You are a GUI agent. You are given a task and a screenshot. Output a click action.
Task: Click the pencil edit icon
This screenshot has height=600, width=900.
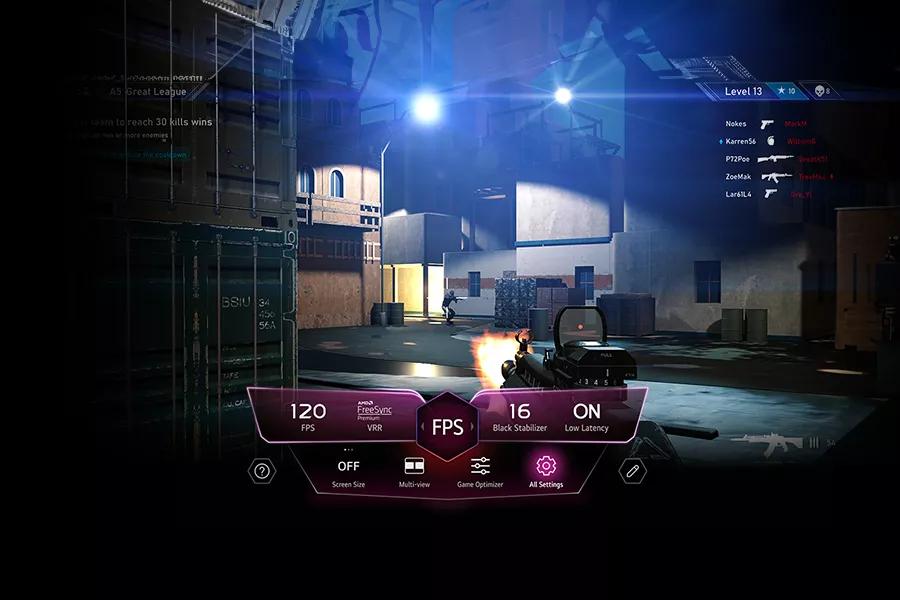pos(632,471)
